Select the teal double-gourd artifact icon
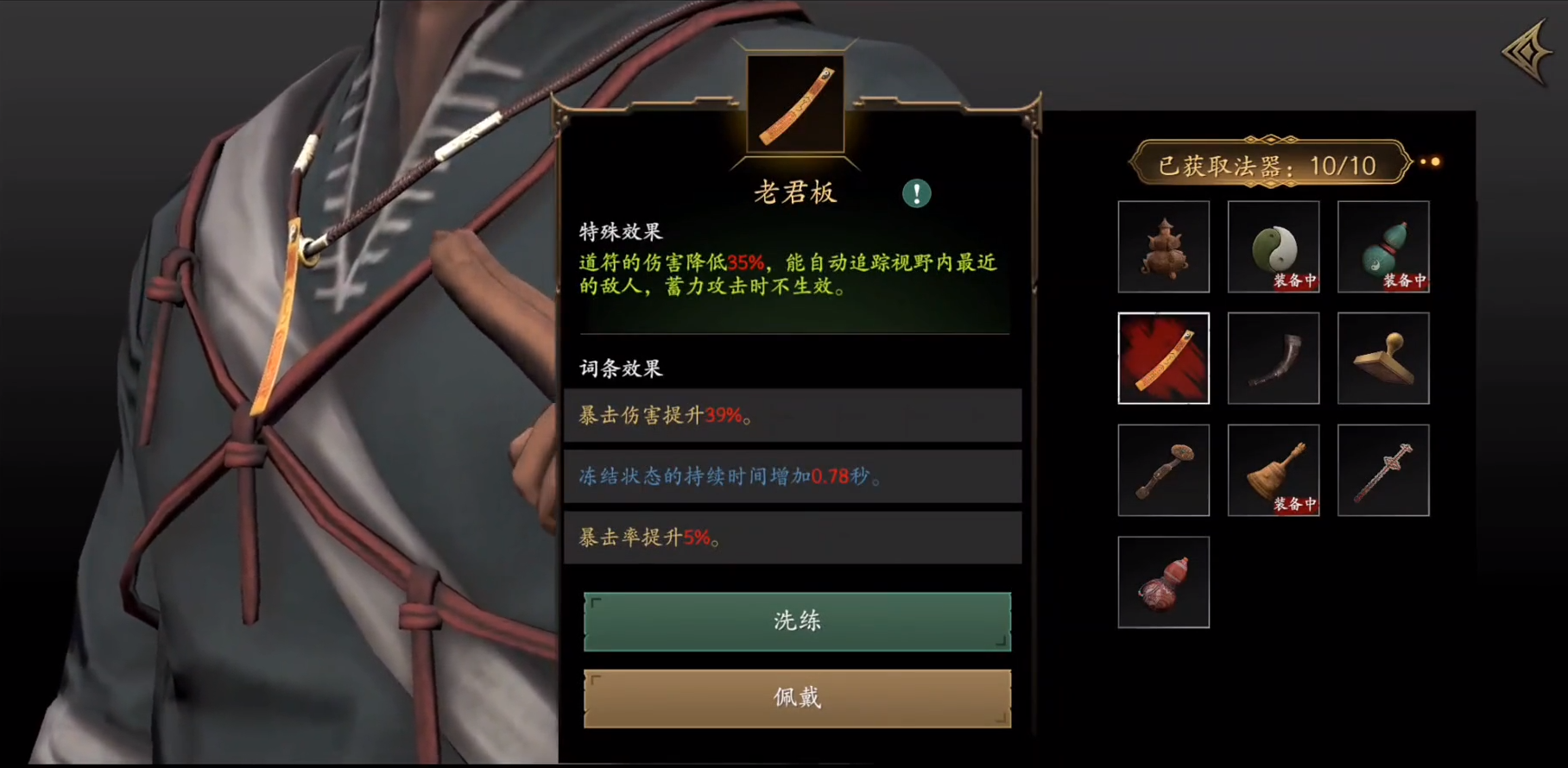Screen dimensions: 1568x768 pos(1382,248)
